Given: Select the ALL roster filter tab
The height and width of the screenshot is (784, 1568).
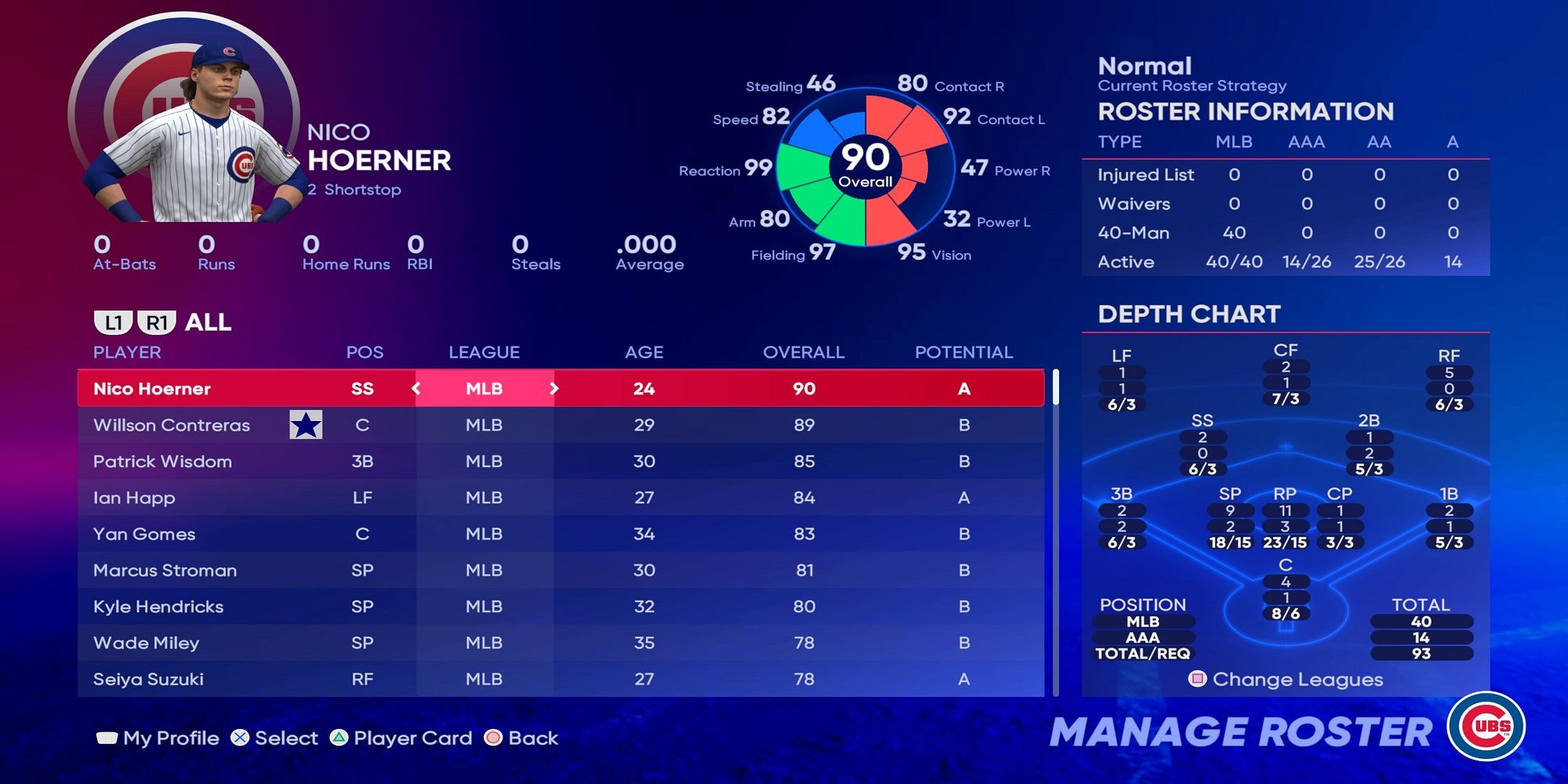Looking at the screenshot, I should pos(208,321).
